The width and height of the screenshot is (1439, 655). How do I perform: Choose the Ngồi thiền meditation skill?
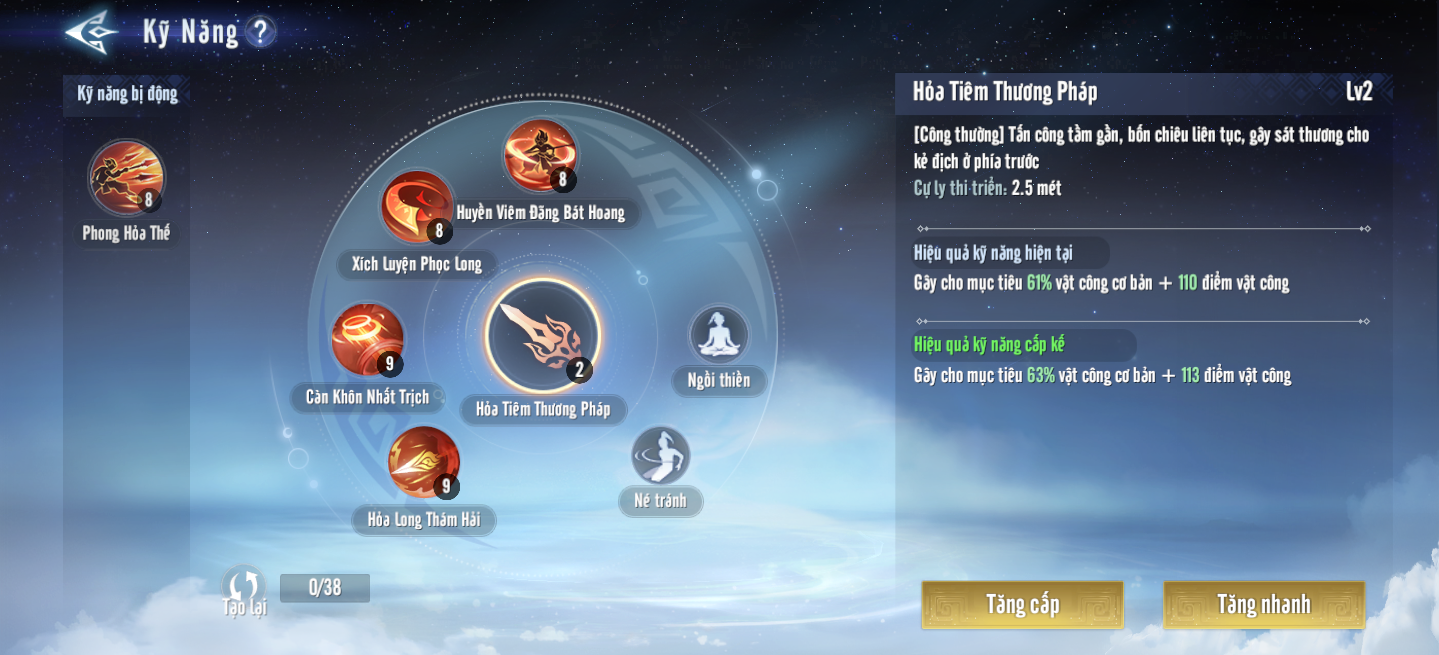(718, 335)
